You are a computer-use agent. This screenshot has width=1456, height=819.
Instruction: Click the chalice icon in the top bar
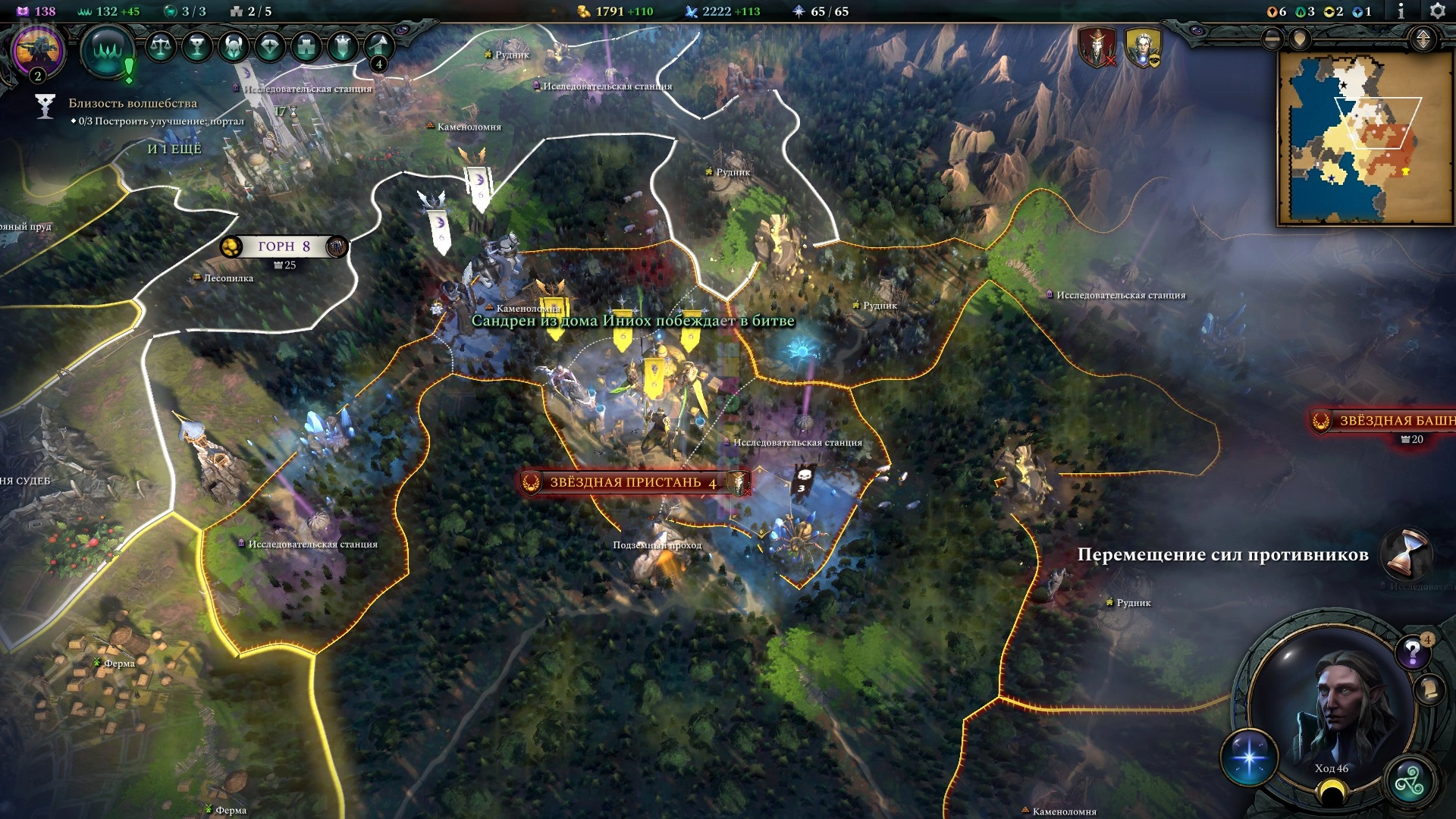pos(197,47)
